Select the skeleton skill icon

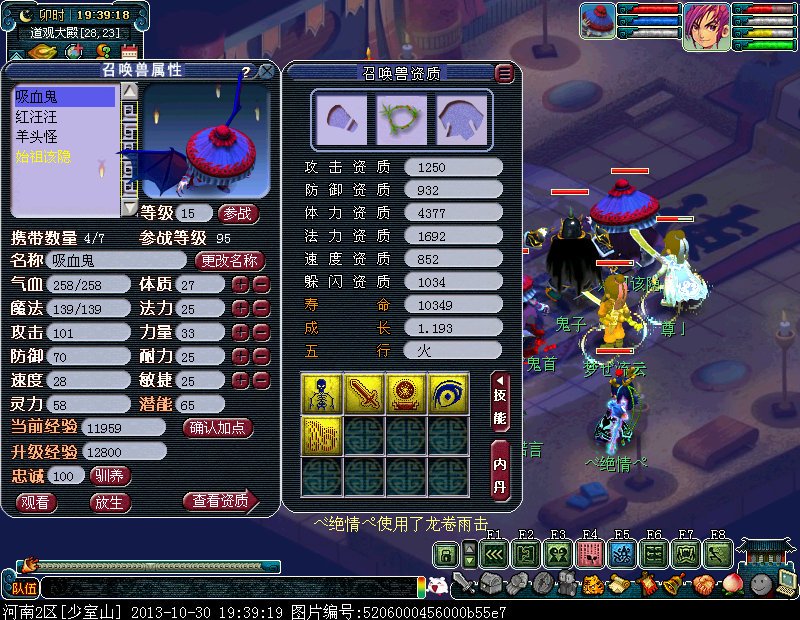pyautogui.click(x=322, y=394)
